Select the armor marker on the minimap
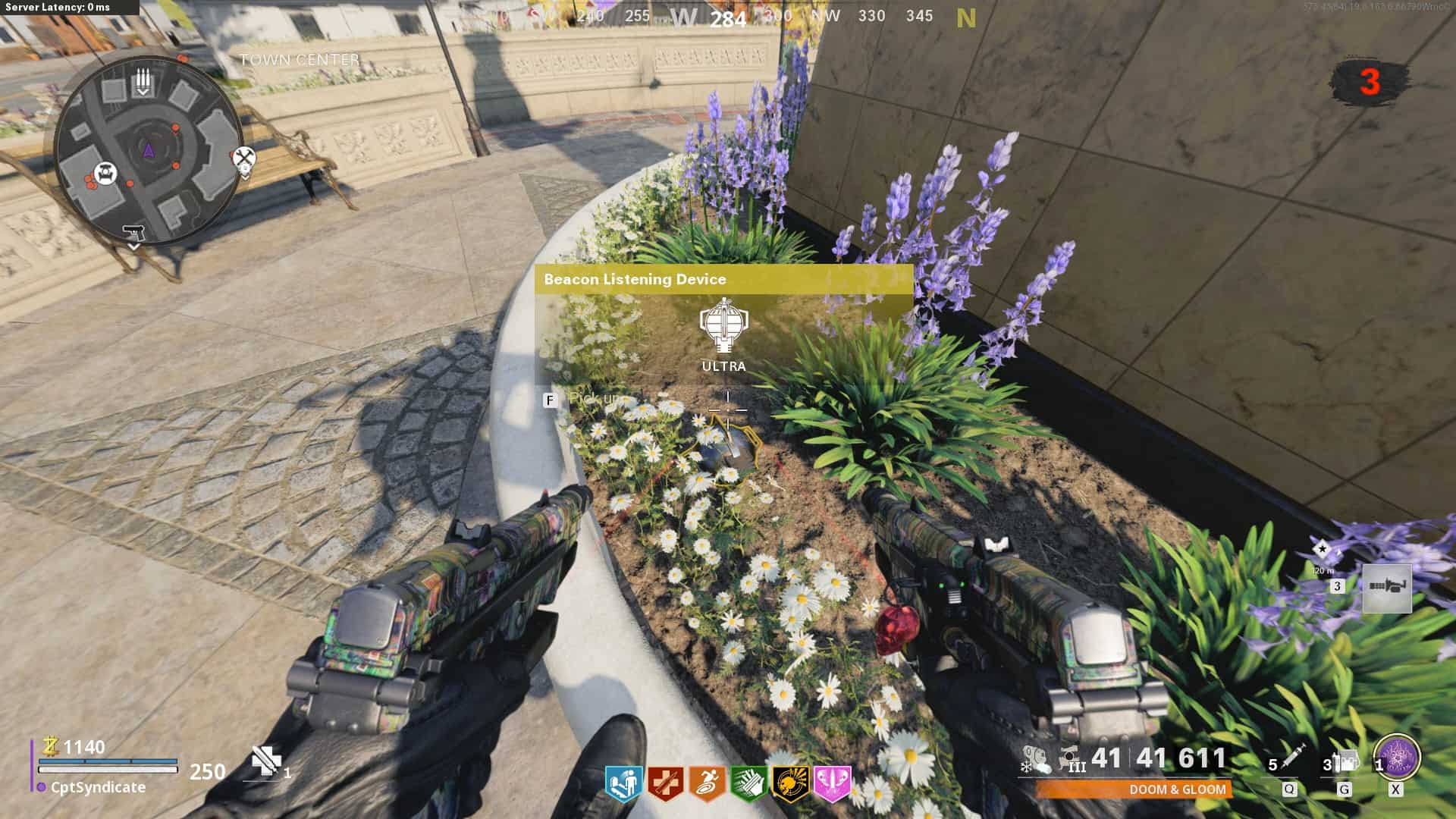Screen dimensions: 1456x819 pos(107,172)
